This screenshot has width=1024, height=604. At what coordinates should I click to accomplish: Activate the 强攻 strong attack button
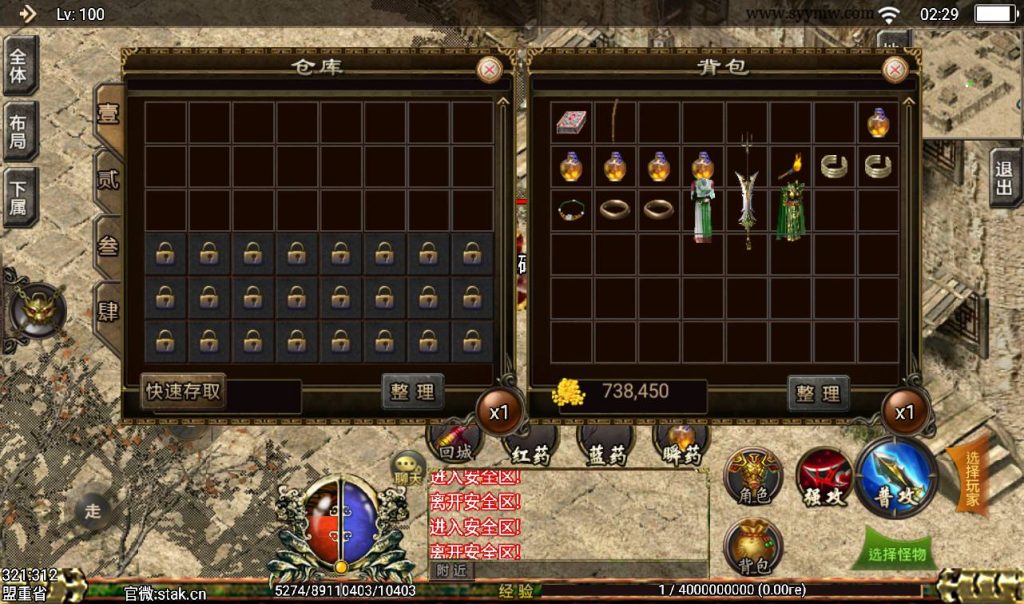tap(824, 478)
